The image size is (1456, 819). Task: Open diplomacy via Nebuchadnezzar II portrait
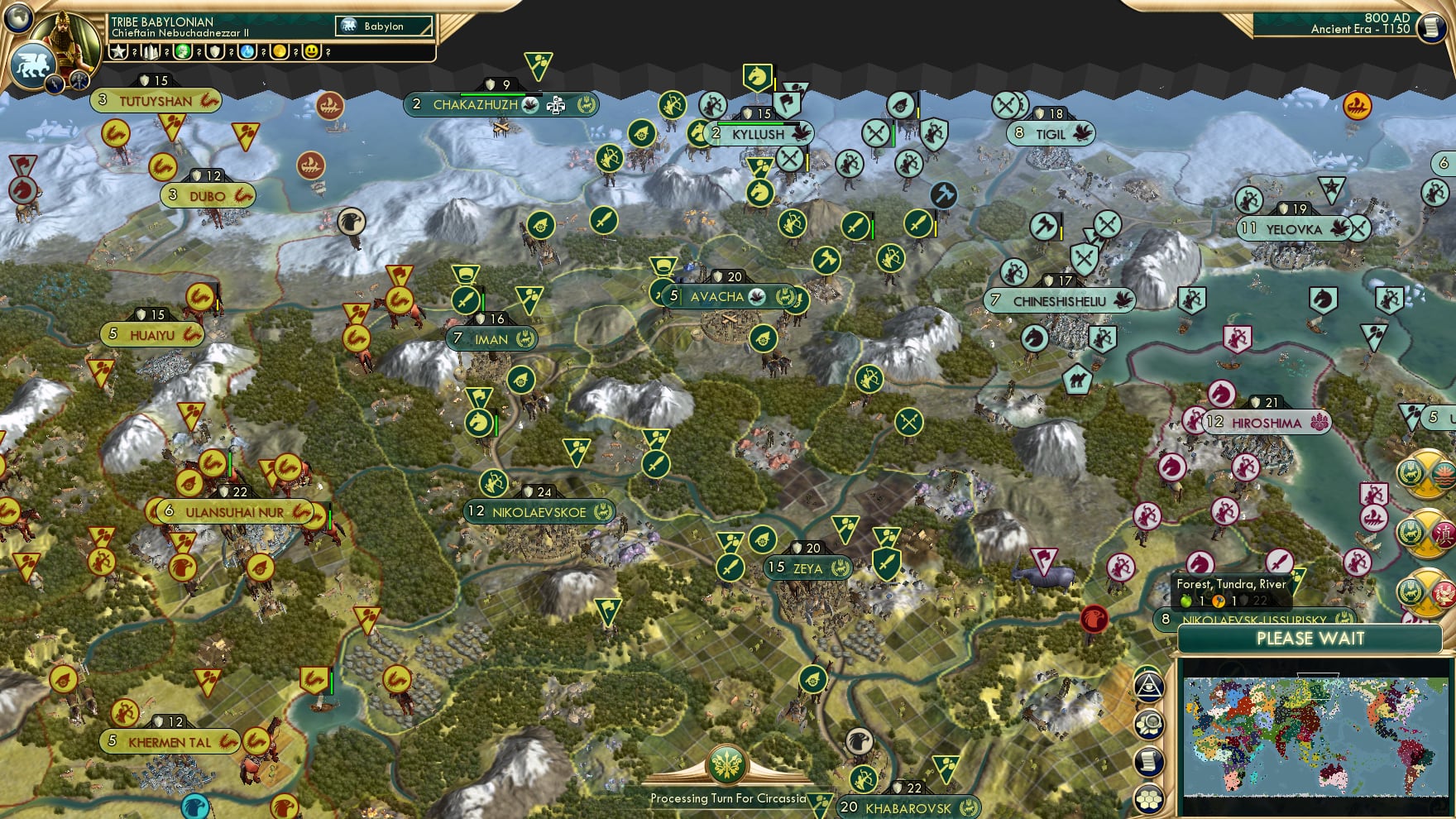click(x=66, y=40)
